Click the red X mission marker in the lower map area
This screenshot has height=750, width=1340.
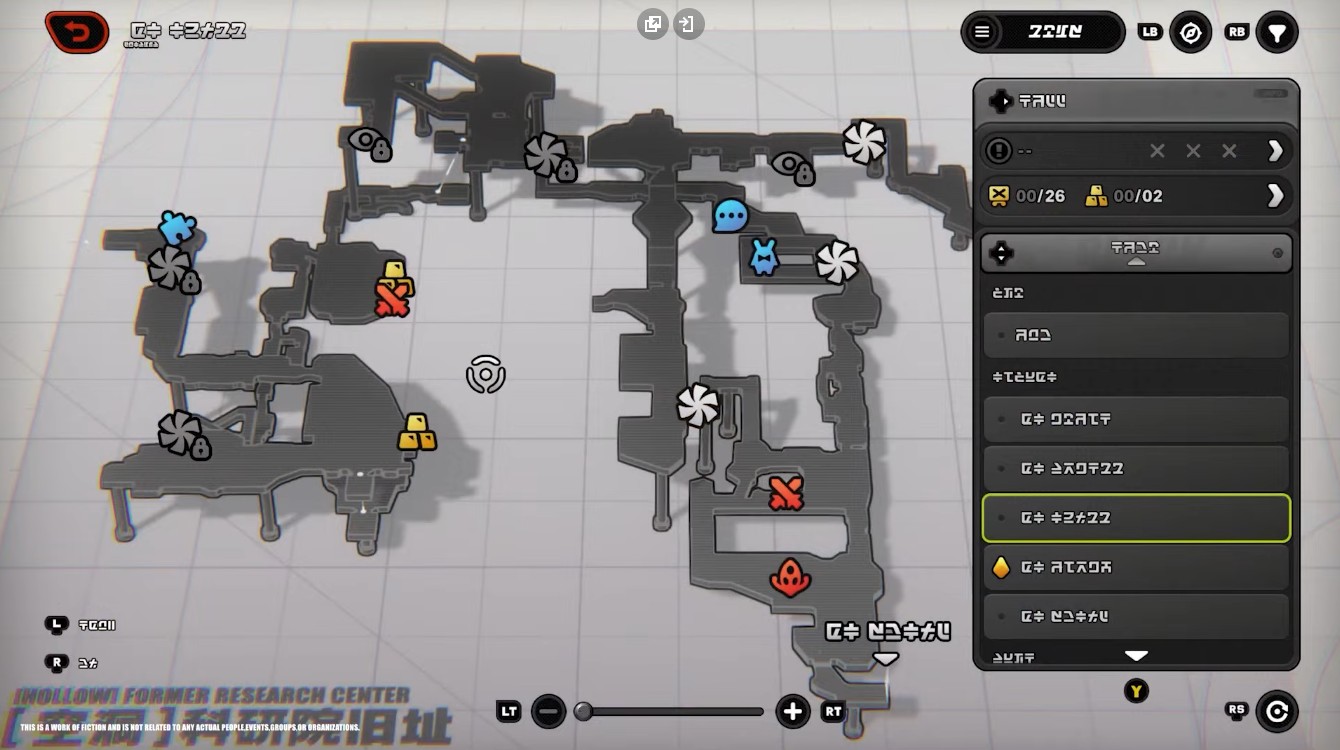point(786,491)
